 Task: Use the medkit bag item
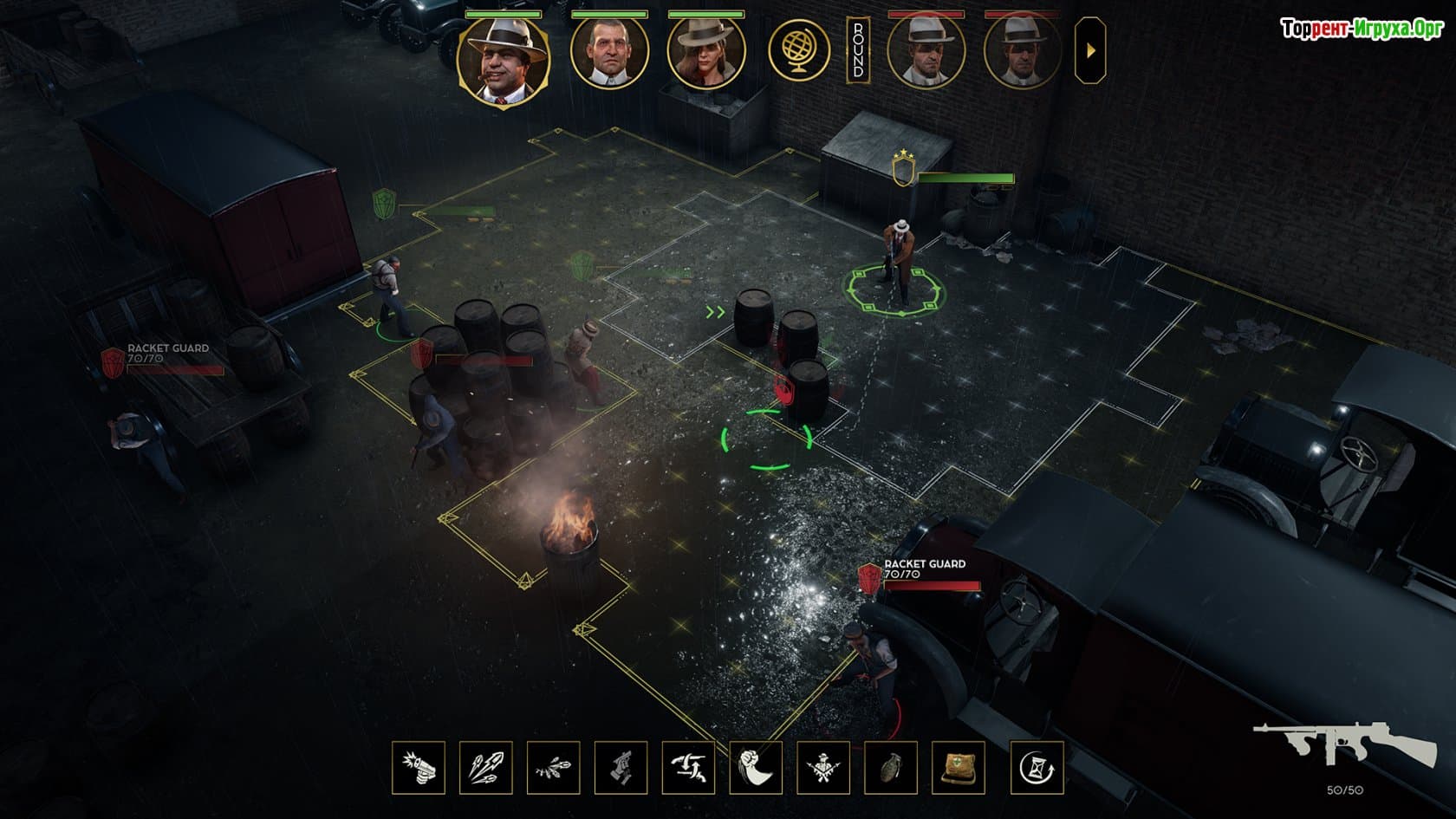tap(959, 768)
